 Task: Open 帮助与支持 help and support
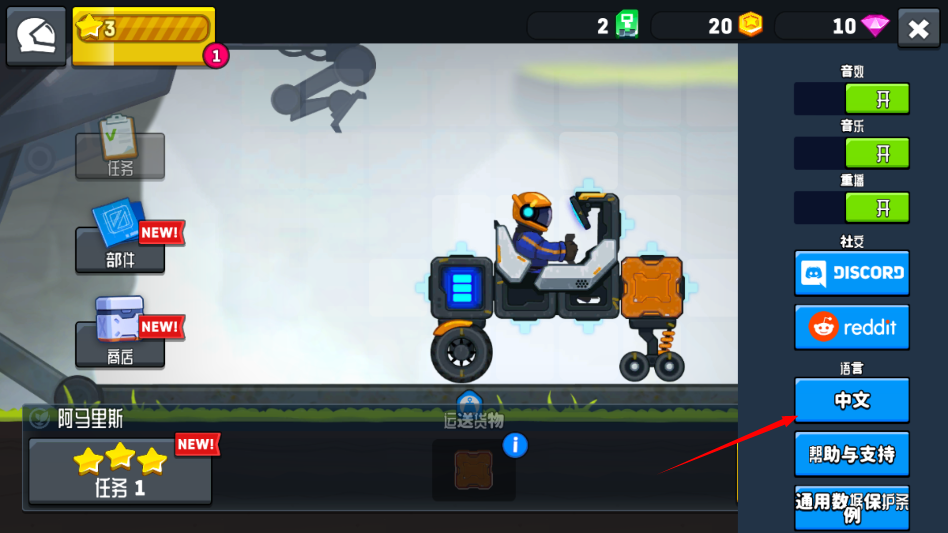(852, 454)
